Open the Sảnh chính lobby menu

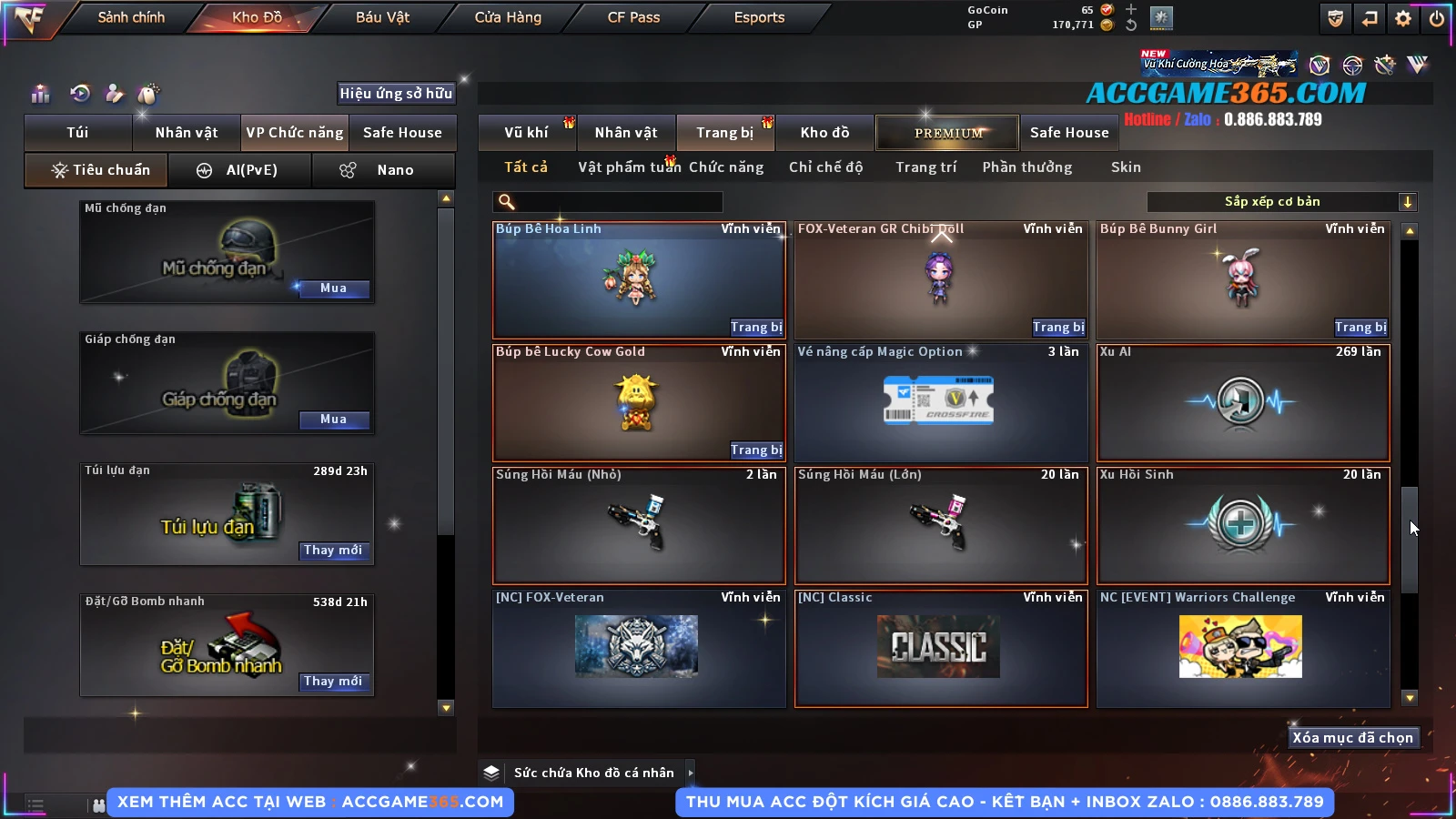coord(131,17)
